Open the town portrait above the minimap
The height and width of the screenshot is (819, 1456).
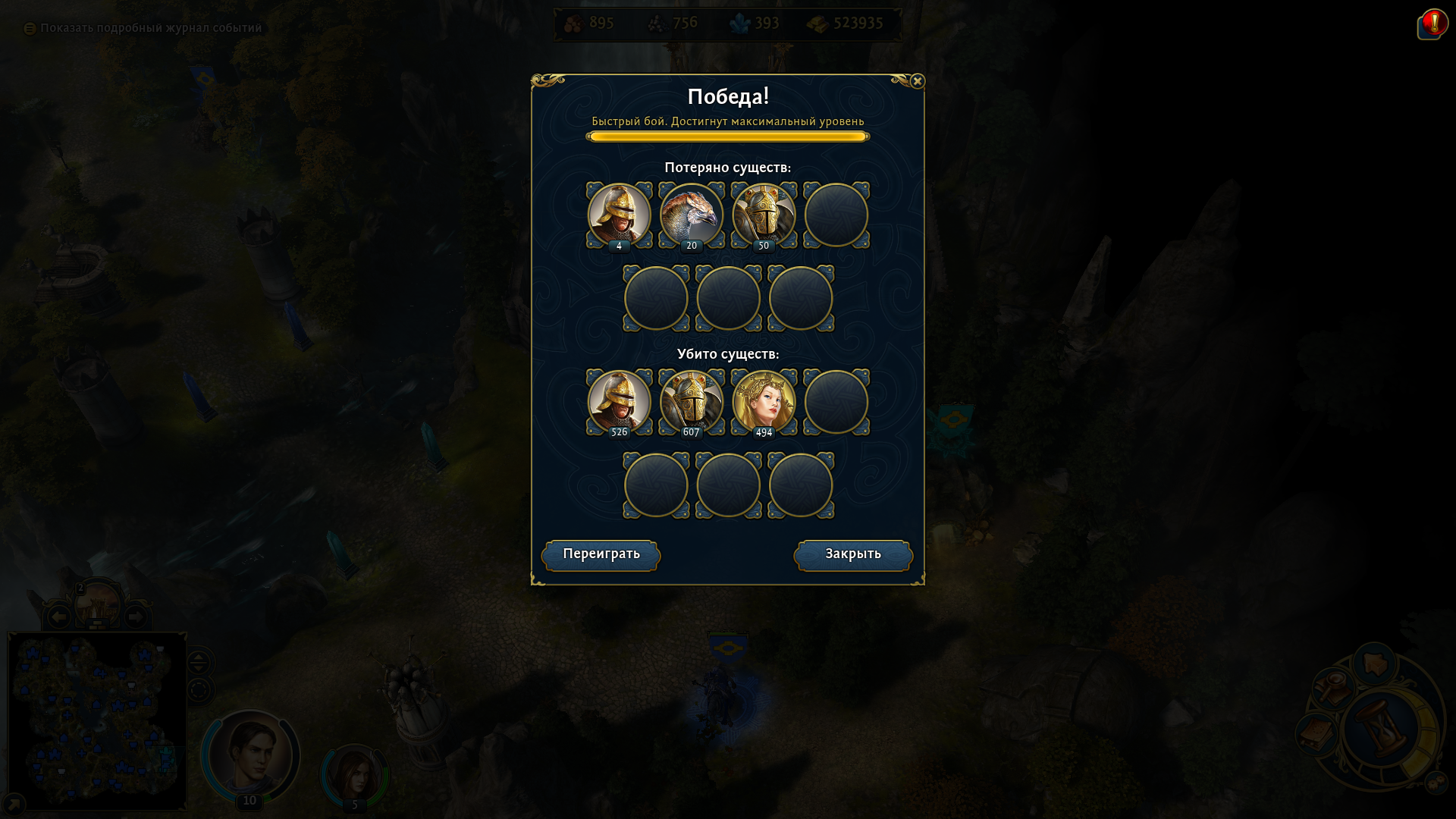(x=98, y=604)
